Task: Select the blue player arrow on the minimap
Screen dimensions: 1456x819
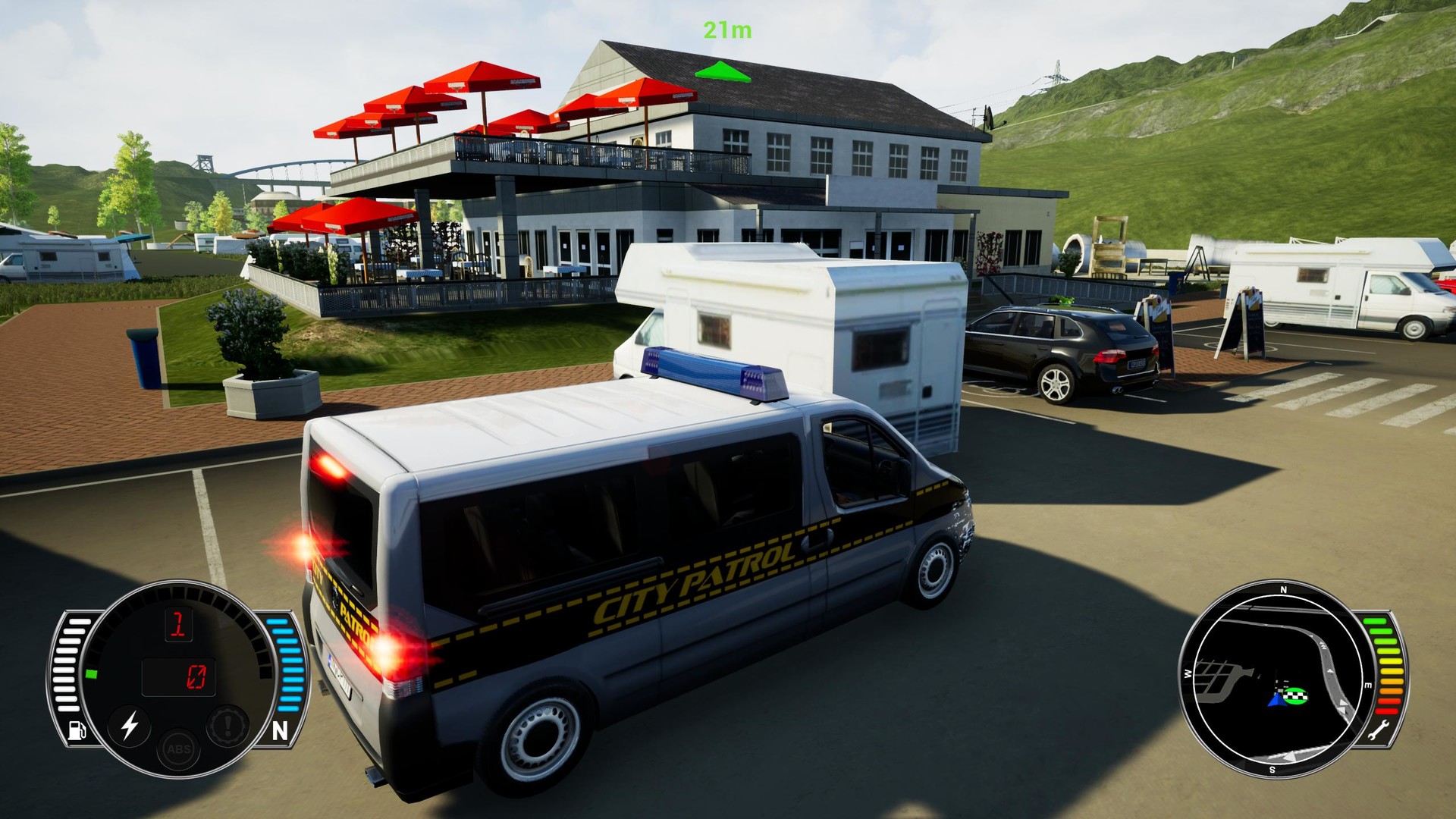Action: coord(1277,701)
